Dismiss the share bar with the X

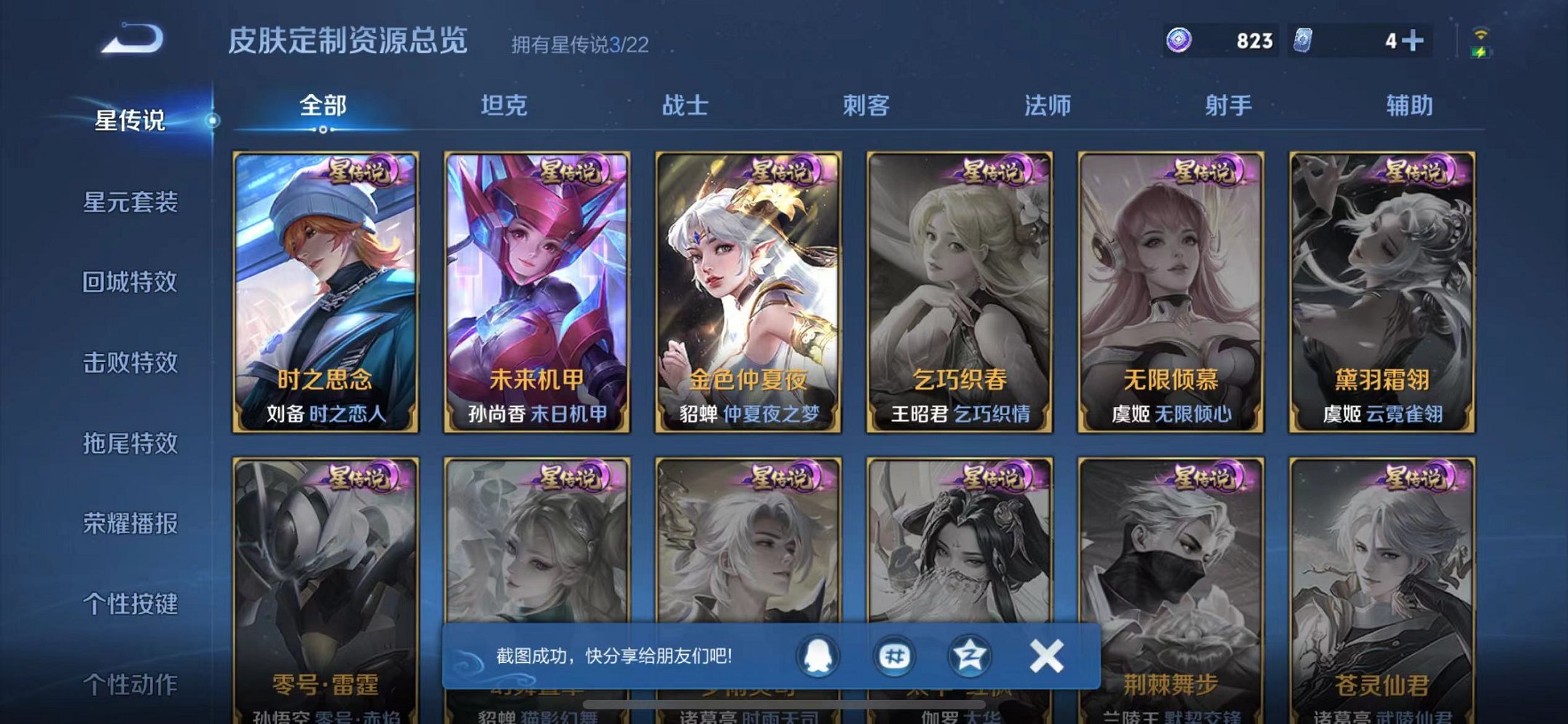pos(1046,655)
